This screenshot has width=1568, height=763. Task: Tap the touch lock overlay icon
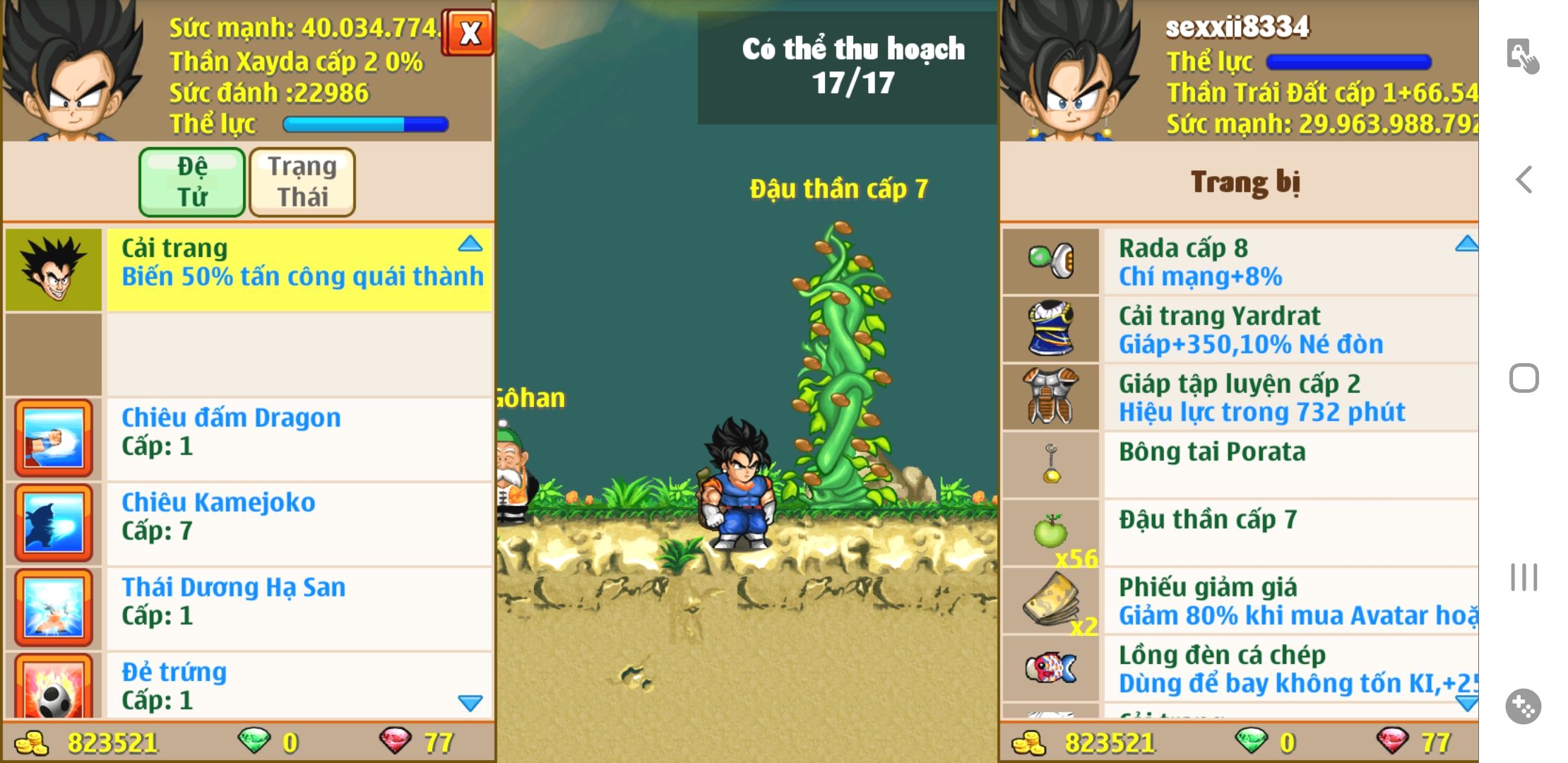[1522, 55]
